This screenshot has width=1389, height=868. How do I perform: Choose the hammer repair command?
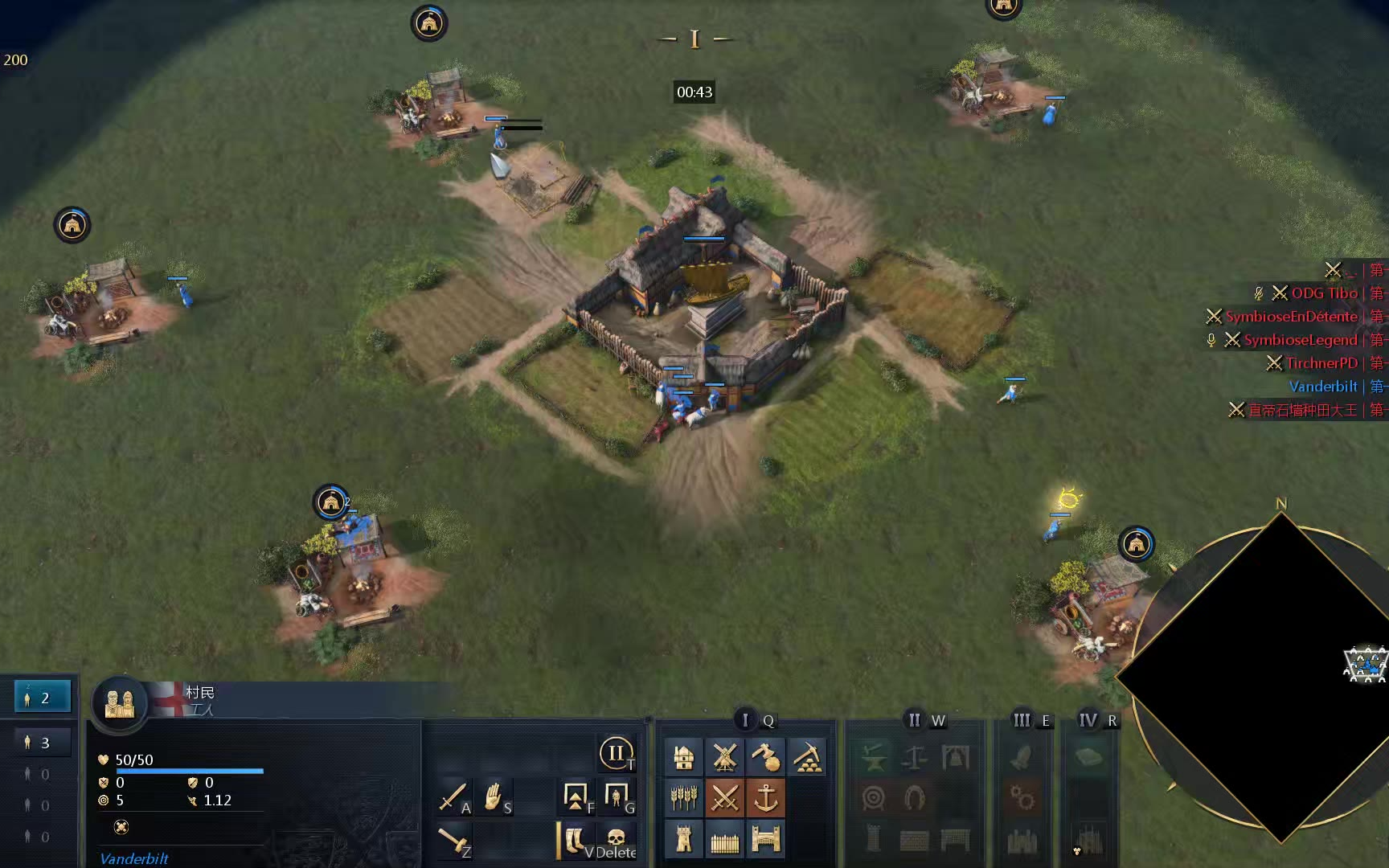453,841
